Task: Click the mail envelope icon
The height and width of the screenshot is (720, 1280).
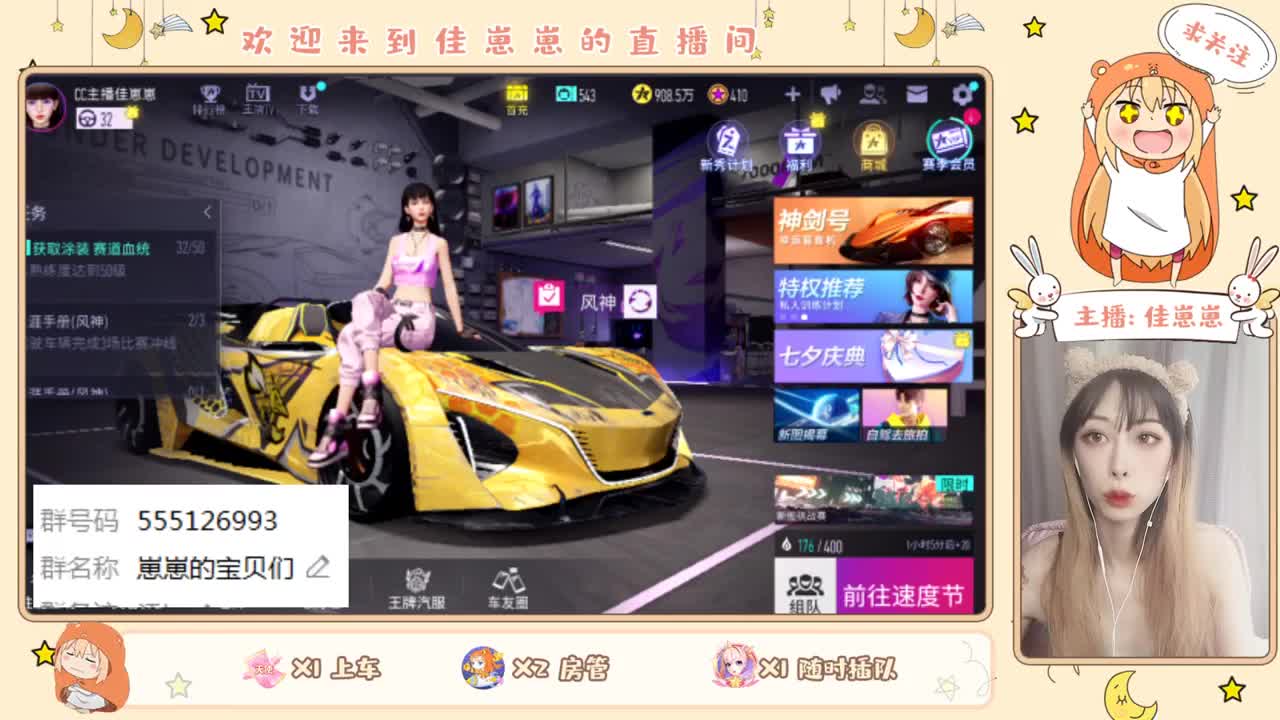Action: point(916,95)
